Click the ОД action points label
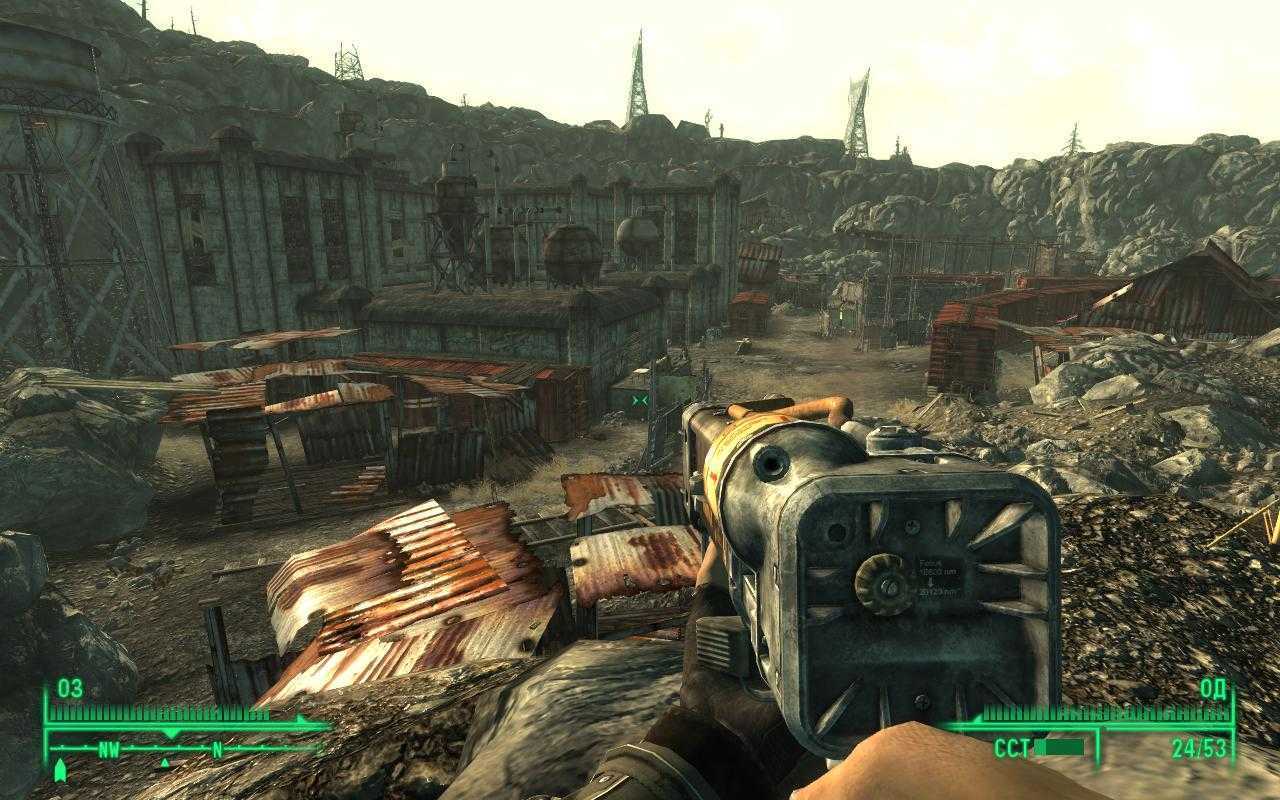1280x800 pixels. (x=1213, y=689)
